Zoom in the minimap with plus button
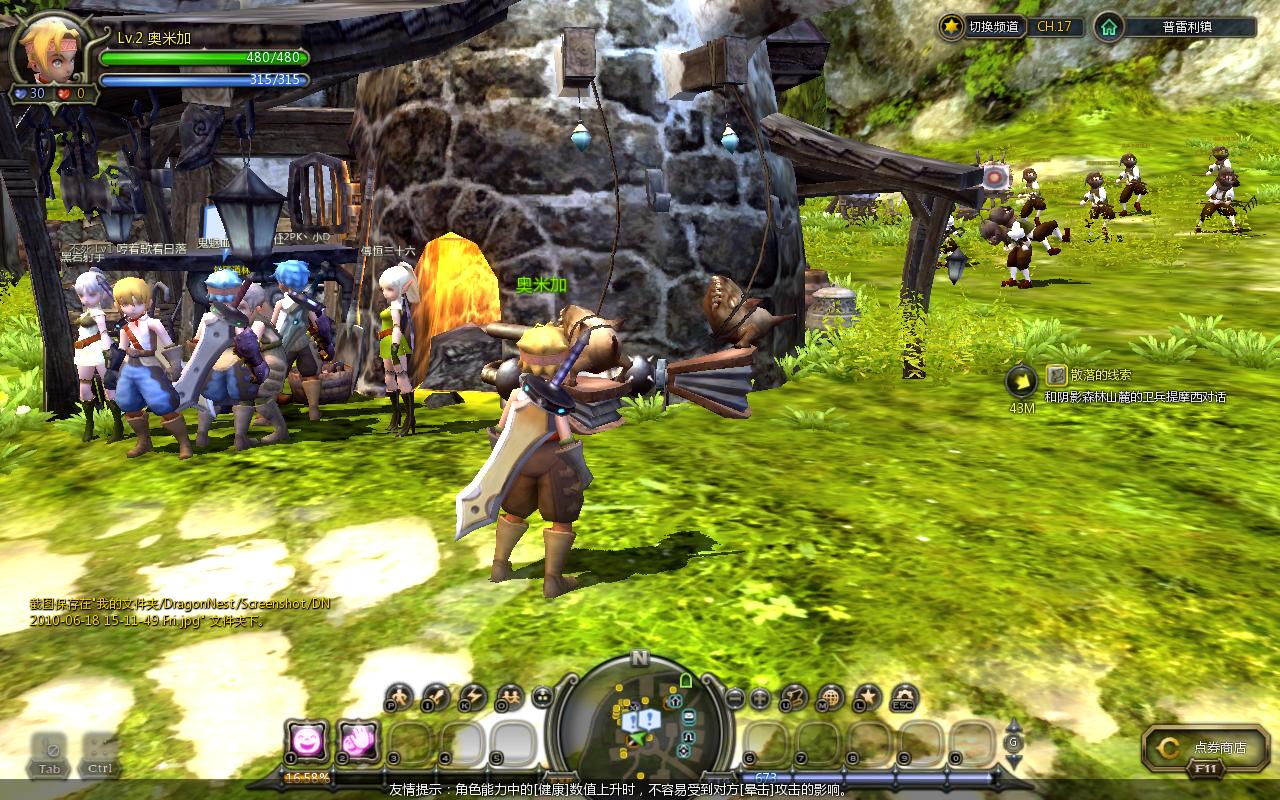The height and width of the screenshot is (800, 1280). pos(760,698)
